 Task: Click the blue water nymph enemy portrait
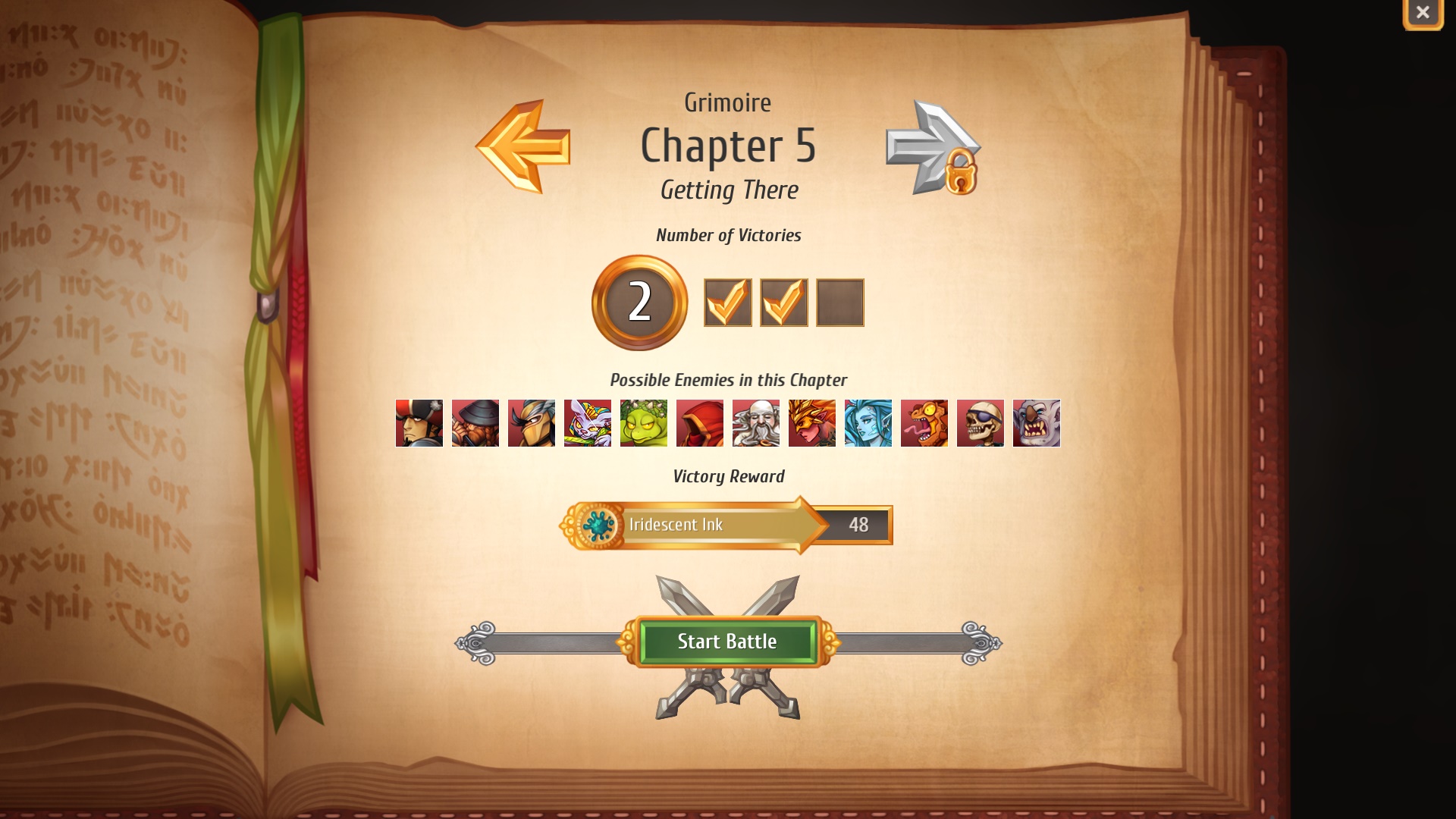pyautogui.click(x=868, y=423)
